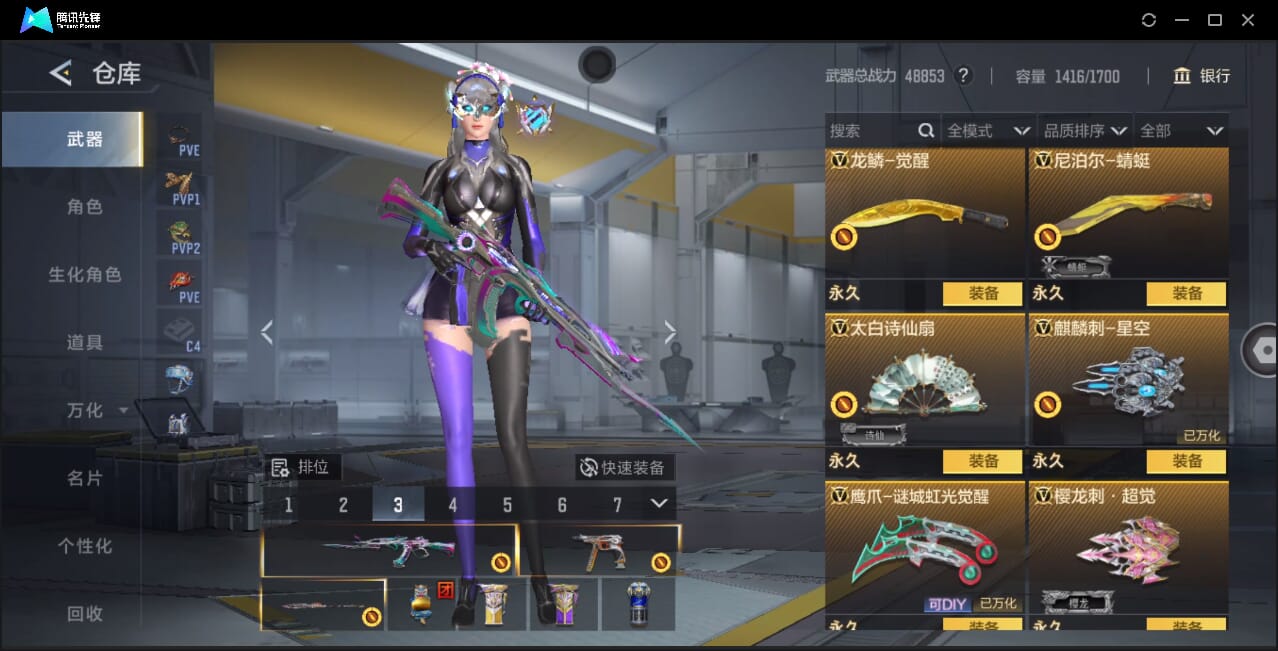Viewport: 1278px width, 651px height.
Task: Open the 全模式 mode dropdown
Action: pyautogui.click(x=988, y=131)
